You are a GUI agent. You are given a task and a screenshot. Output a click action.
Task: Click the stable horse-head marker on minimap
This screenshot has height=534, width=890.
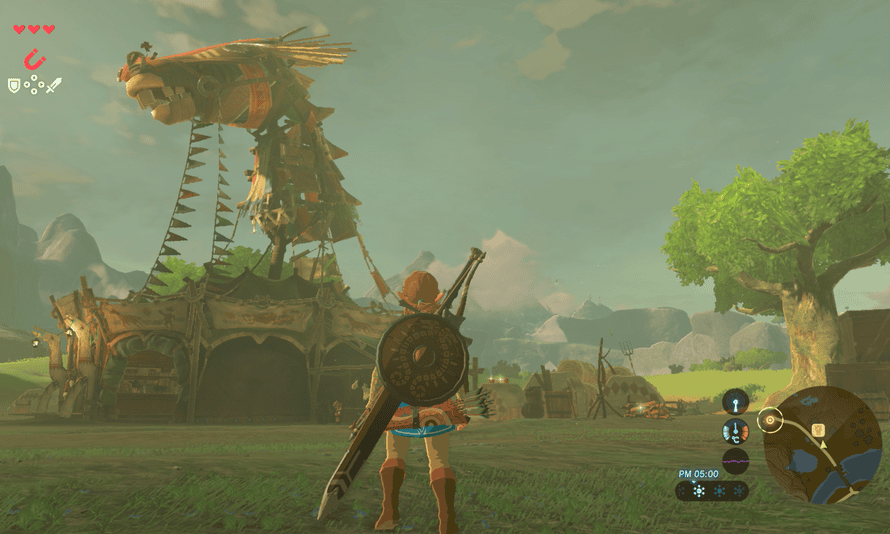[818, 430]
